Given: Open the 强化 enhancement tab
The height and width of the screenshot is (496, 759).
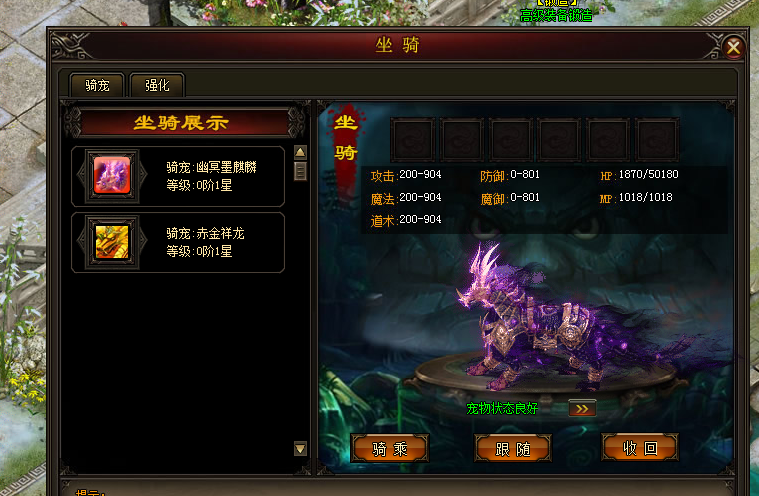Looking at the screenshot, I should click(x=157, y=85).
